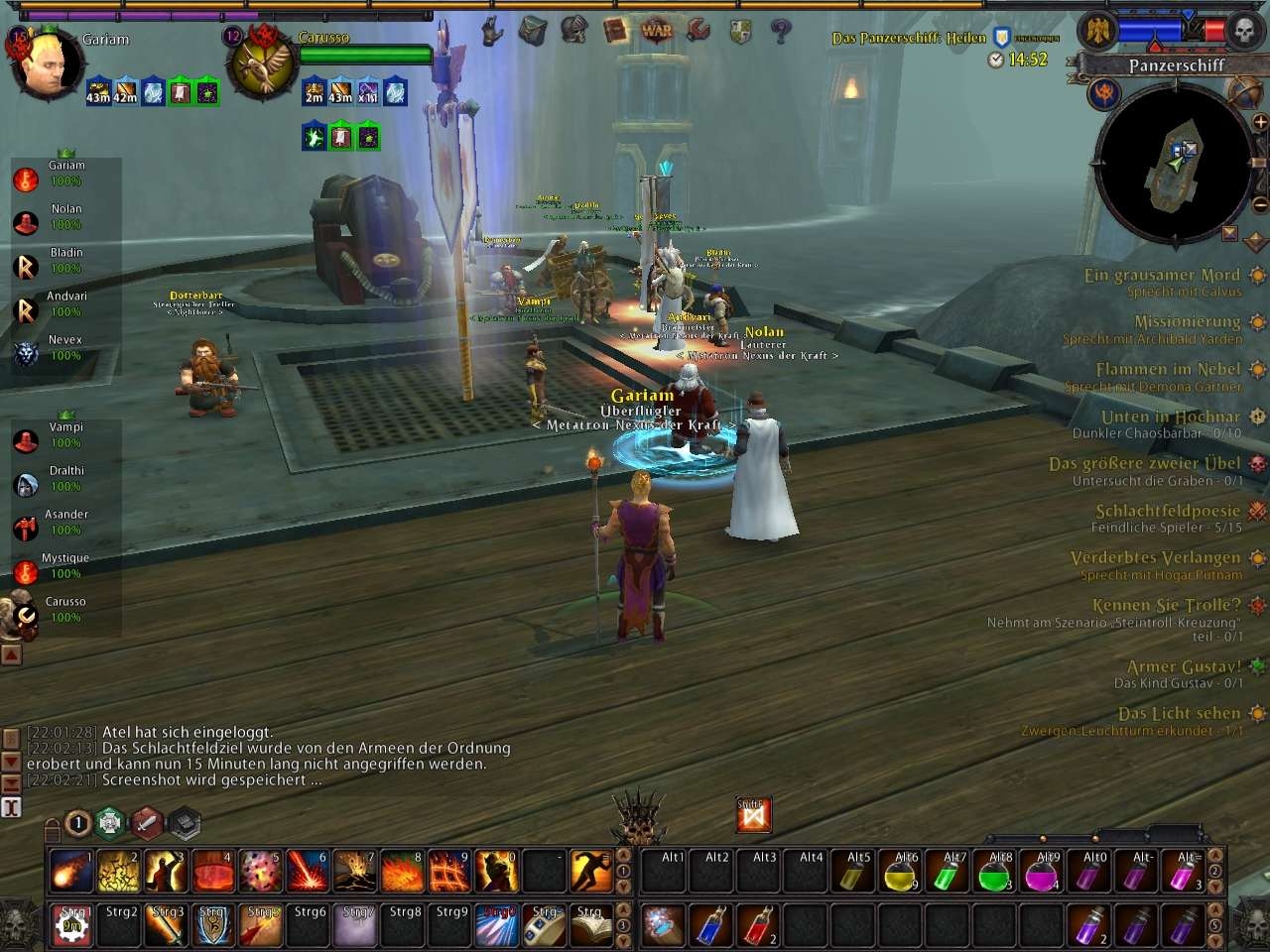
Task: Open the WAR tome icon
Action: click(656, 31)
